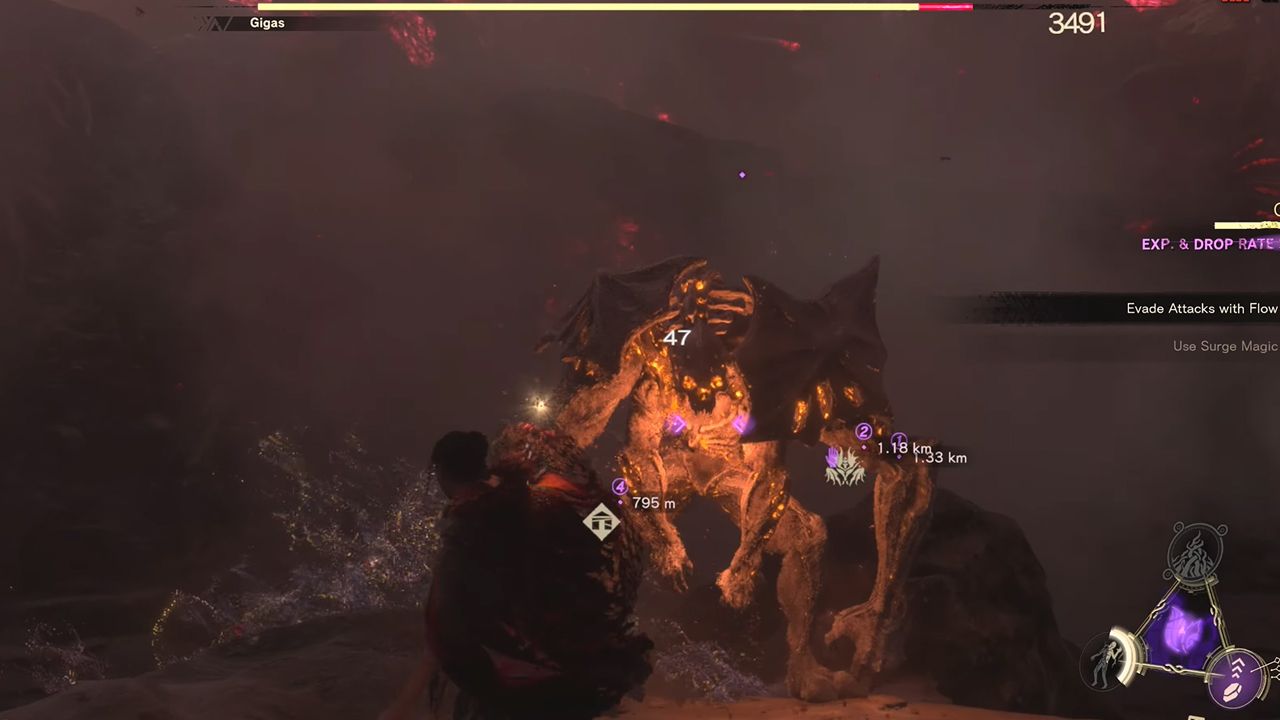The height and width of the screenshot is (720, 1280).
Task: Select waypoint marker 2 on the right
Action: 864,431
